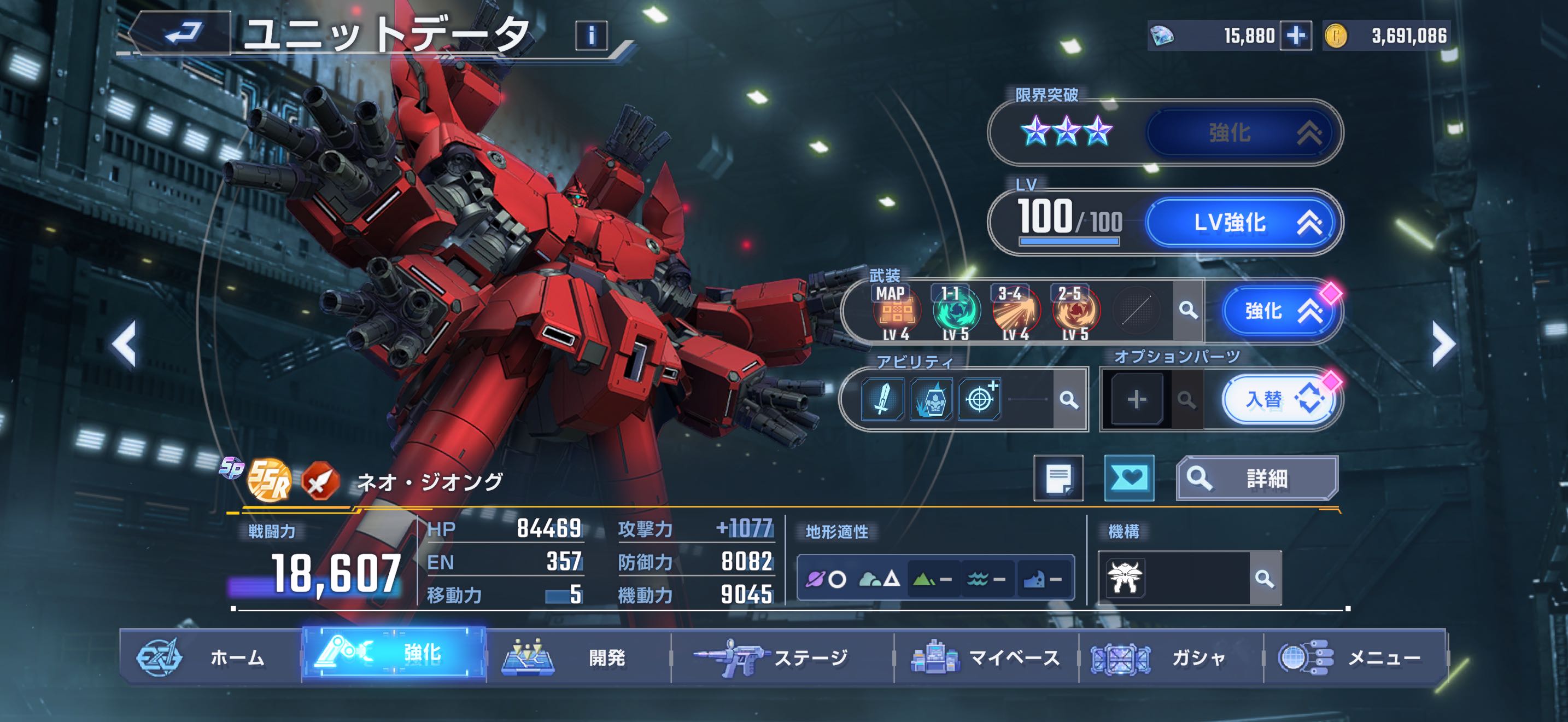The height and width of the screenshot is (722, 1568).
Task: Select the sword ability icon
Action: (x=882, y=399)
